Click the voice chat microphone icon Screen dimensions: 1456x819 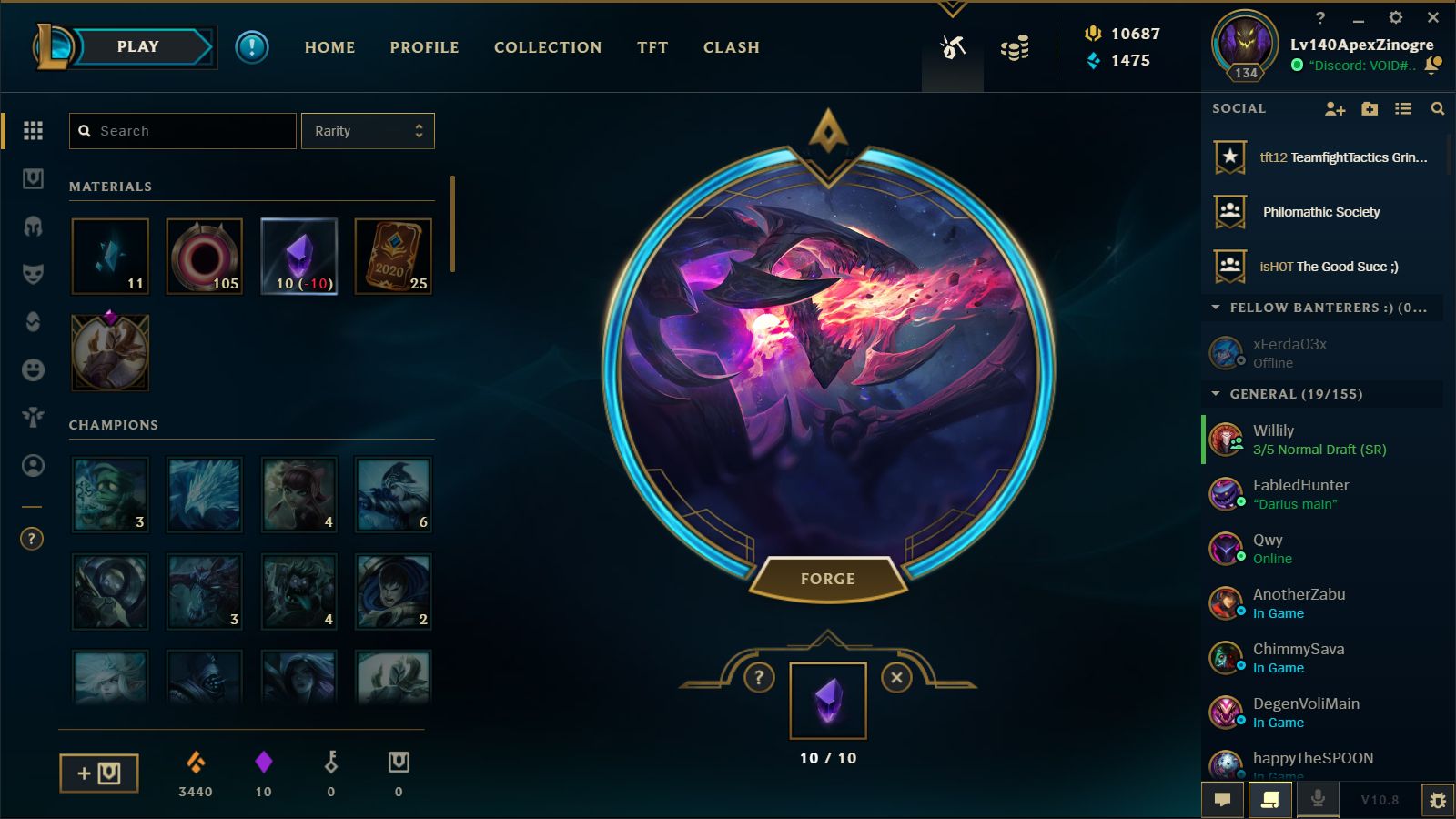point(1319,800)
